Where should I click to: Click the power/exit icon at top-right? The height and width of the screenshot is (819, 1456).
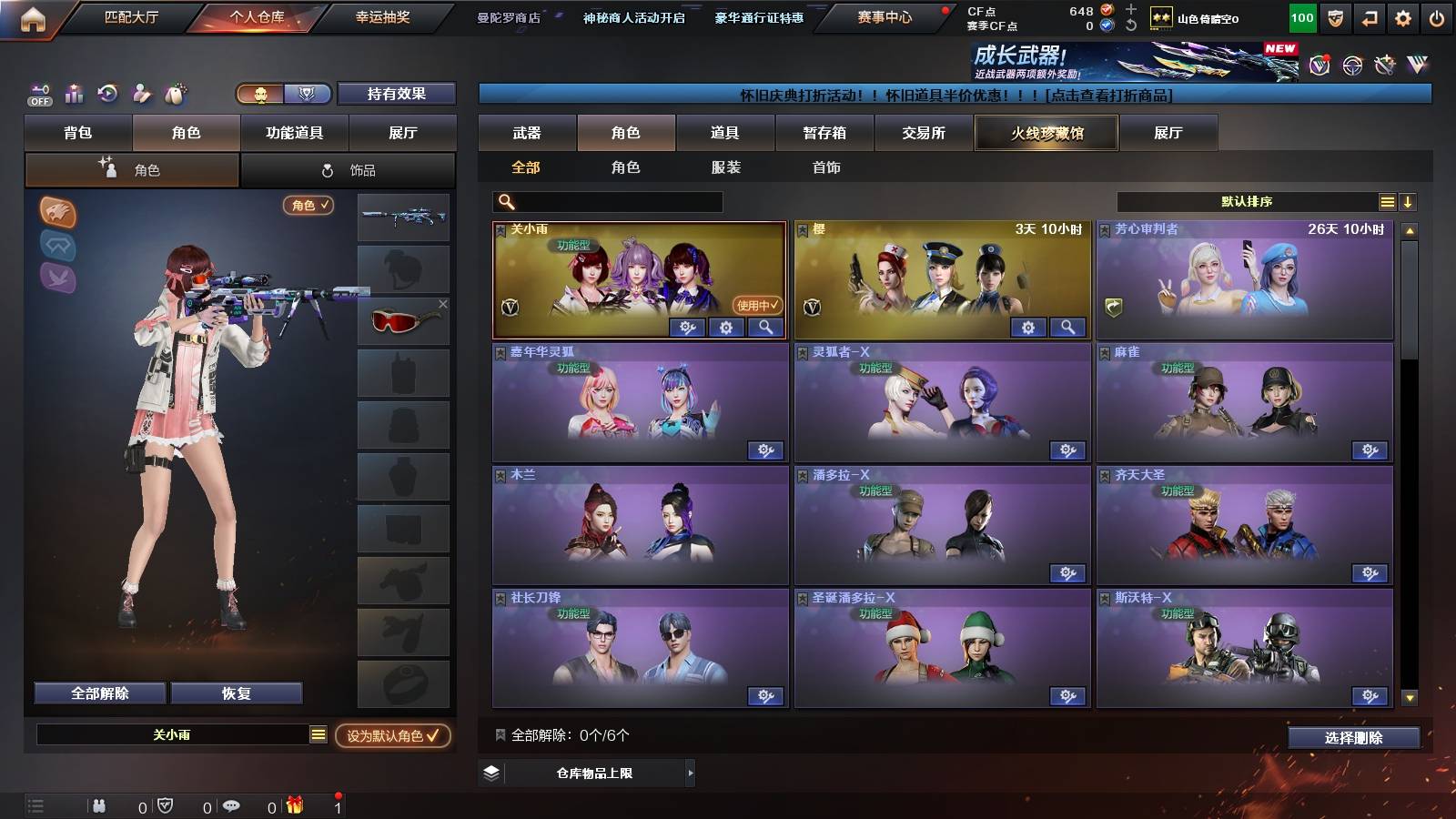point(1438,16)
